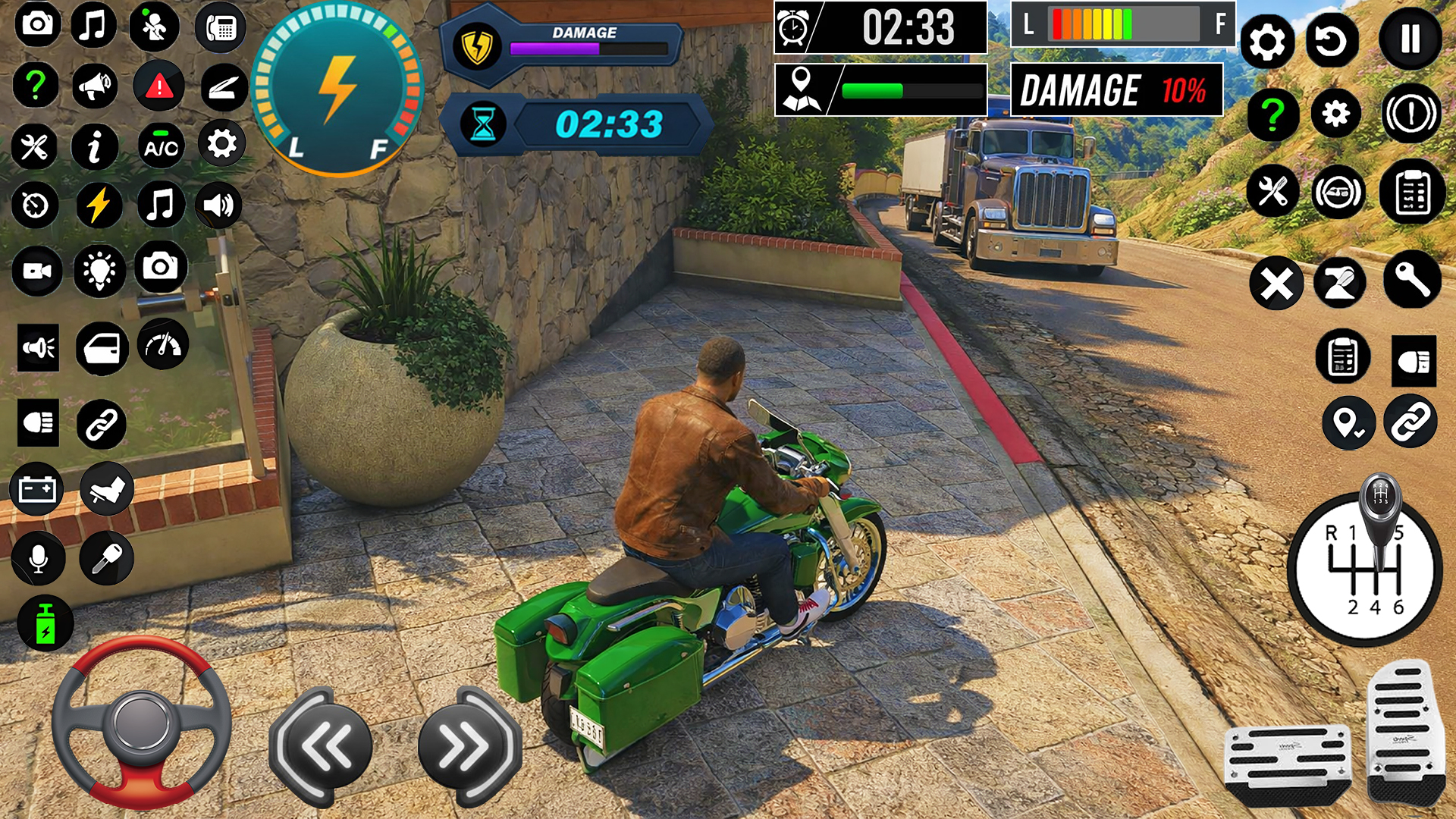Open the repair tools wrench icon
The width and height of the screenshot is (1456, 819).
pyautogui.click(x=35, y=146)
